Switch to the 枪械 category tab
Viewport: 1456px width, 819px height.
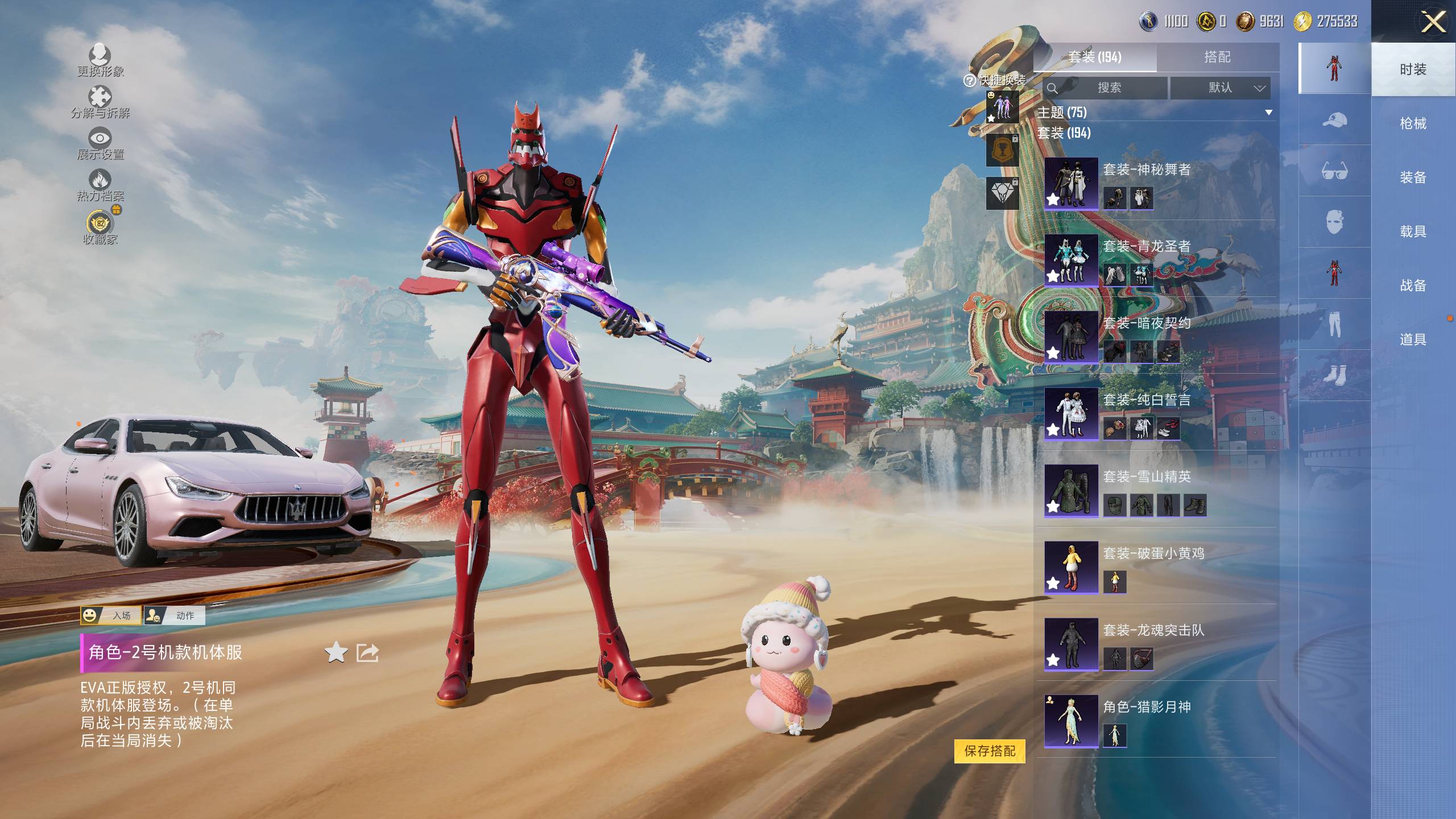(1413, 123)
